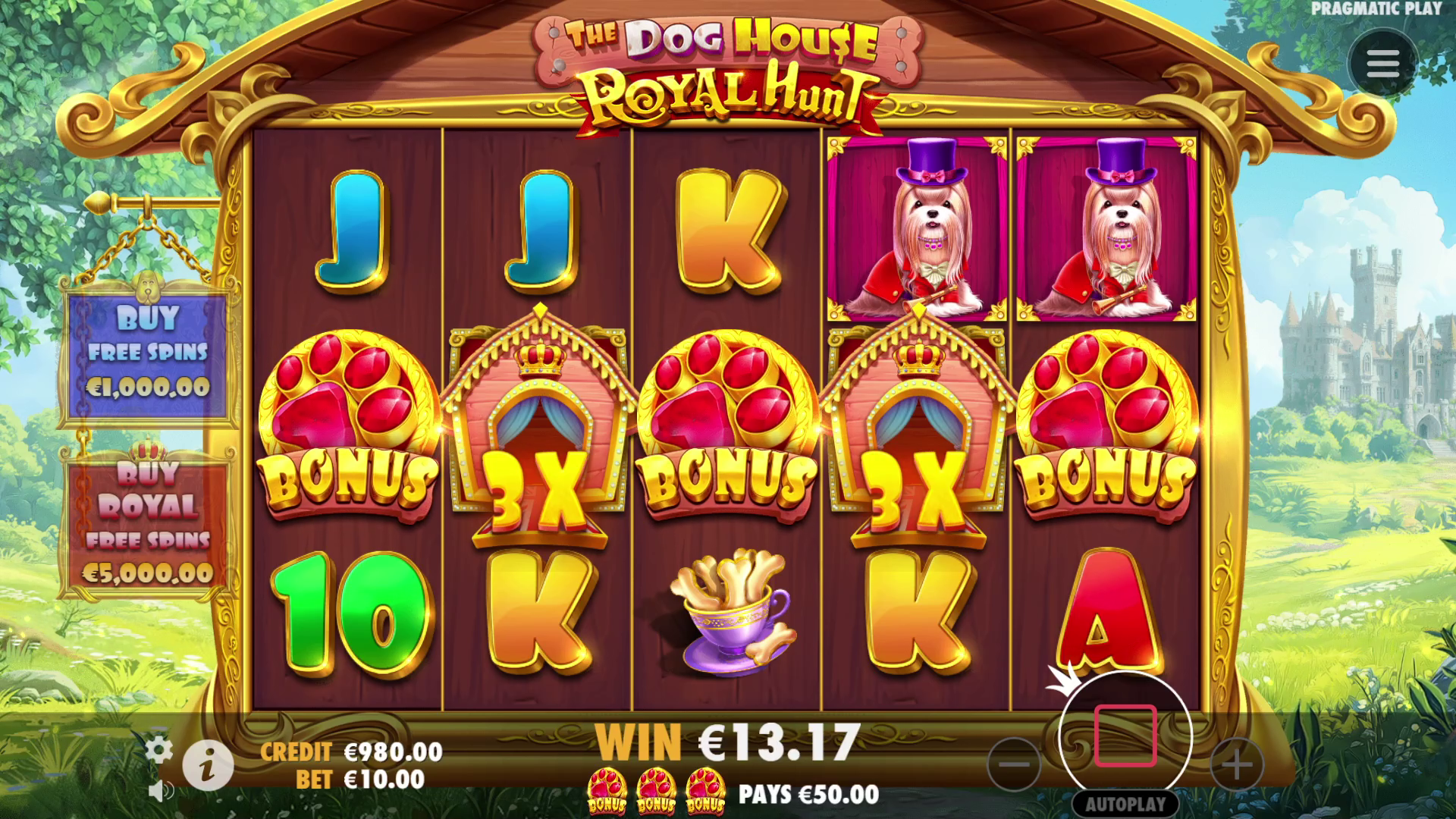Open the gear settings
The height and width of the screenshot is (819, 1456).
(158, 750)
